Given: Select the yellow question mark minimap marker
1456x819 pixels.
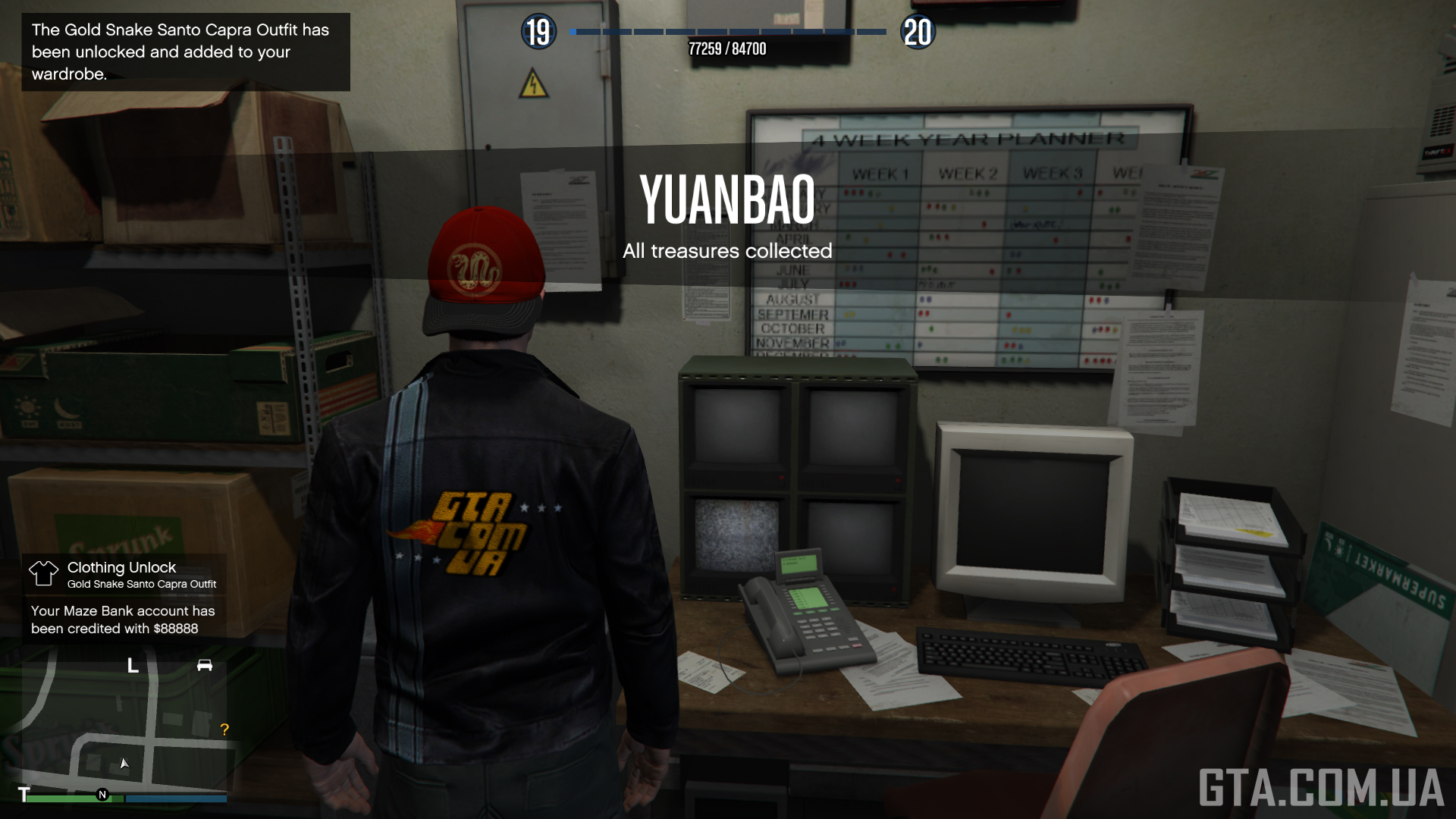Looking at the screenshot, I should click(224, 730).
